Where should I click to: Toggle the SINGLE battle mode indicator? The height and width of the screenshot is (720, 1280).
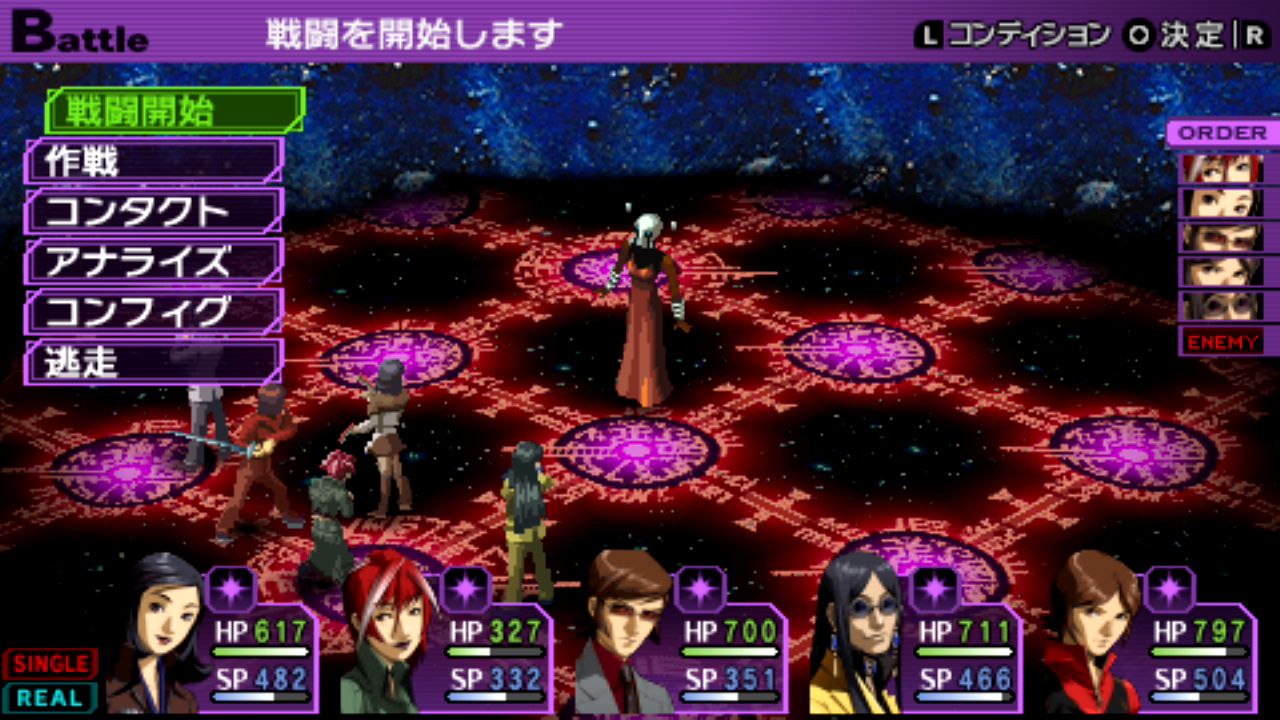[x=50, y=663]
